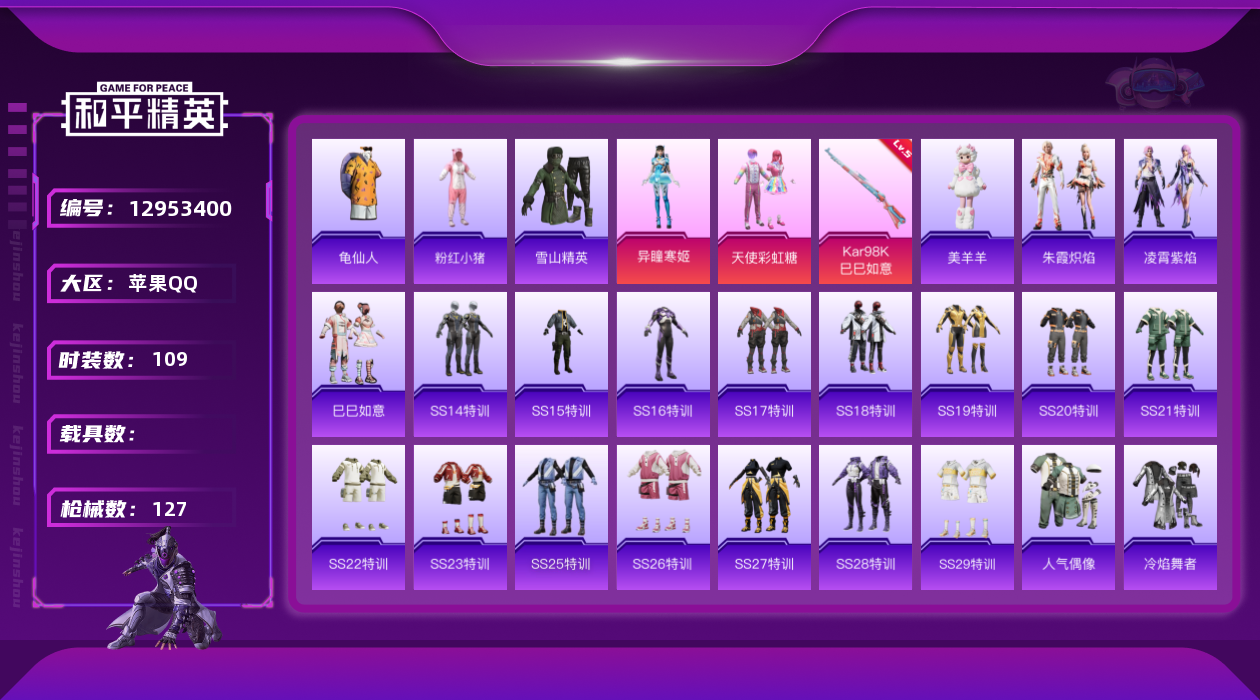1260x700 pixels.
Task: Choose the 冷焰舞者 outfit tile
Action: [x=1170, y=517]
